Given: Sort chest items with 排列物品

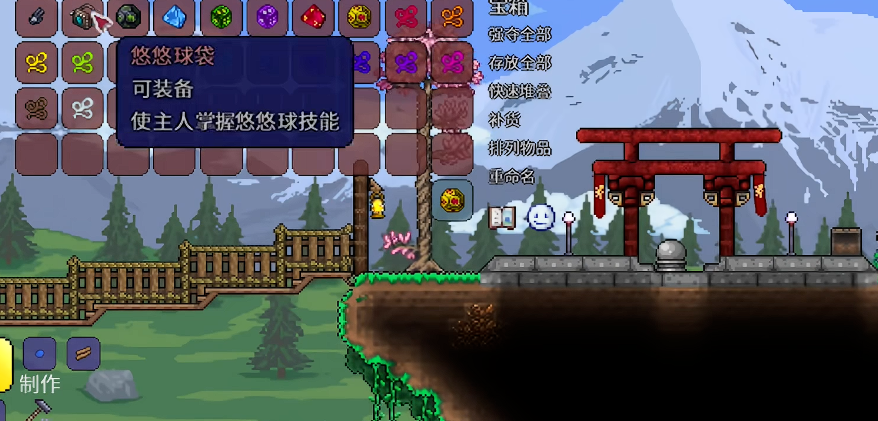Looking at the screenshot, I should (x=519, y=148).
